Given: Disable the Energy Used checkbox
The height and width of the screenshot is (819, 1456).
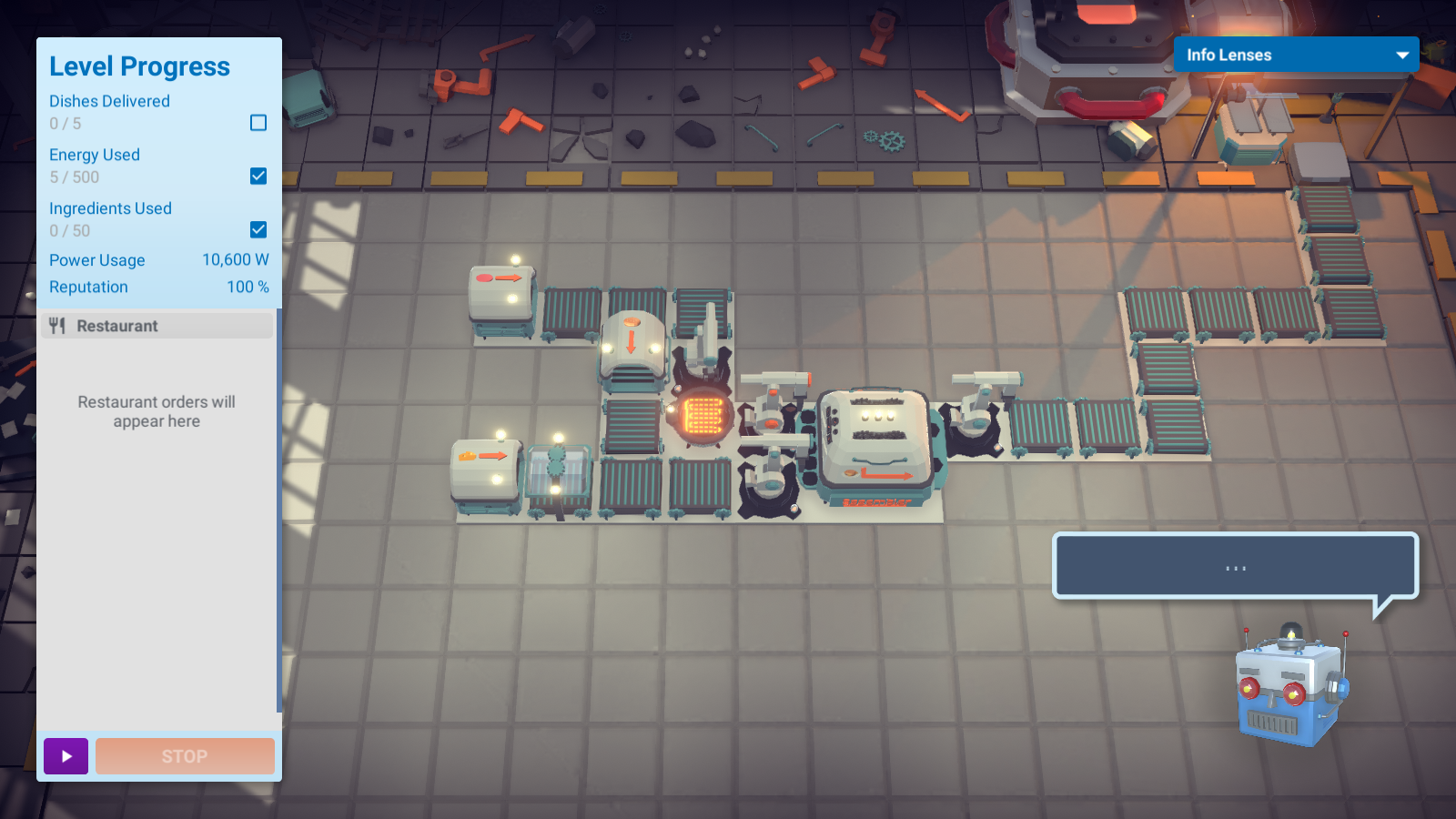Looking at the screenshot, I should [x=259, y=177].
